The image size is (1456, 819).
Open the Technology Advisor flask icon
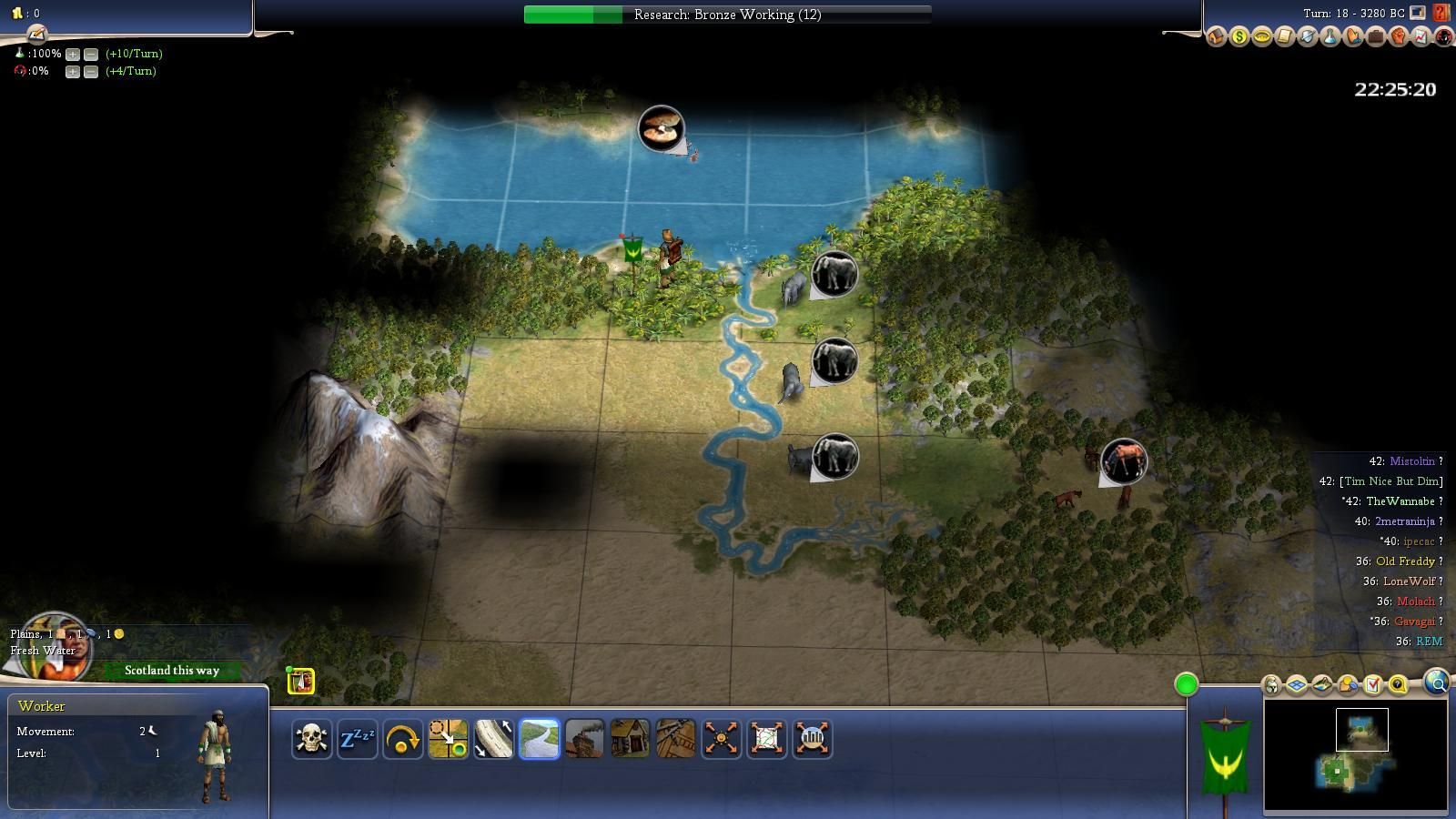[x=1330, y=37]
